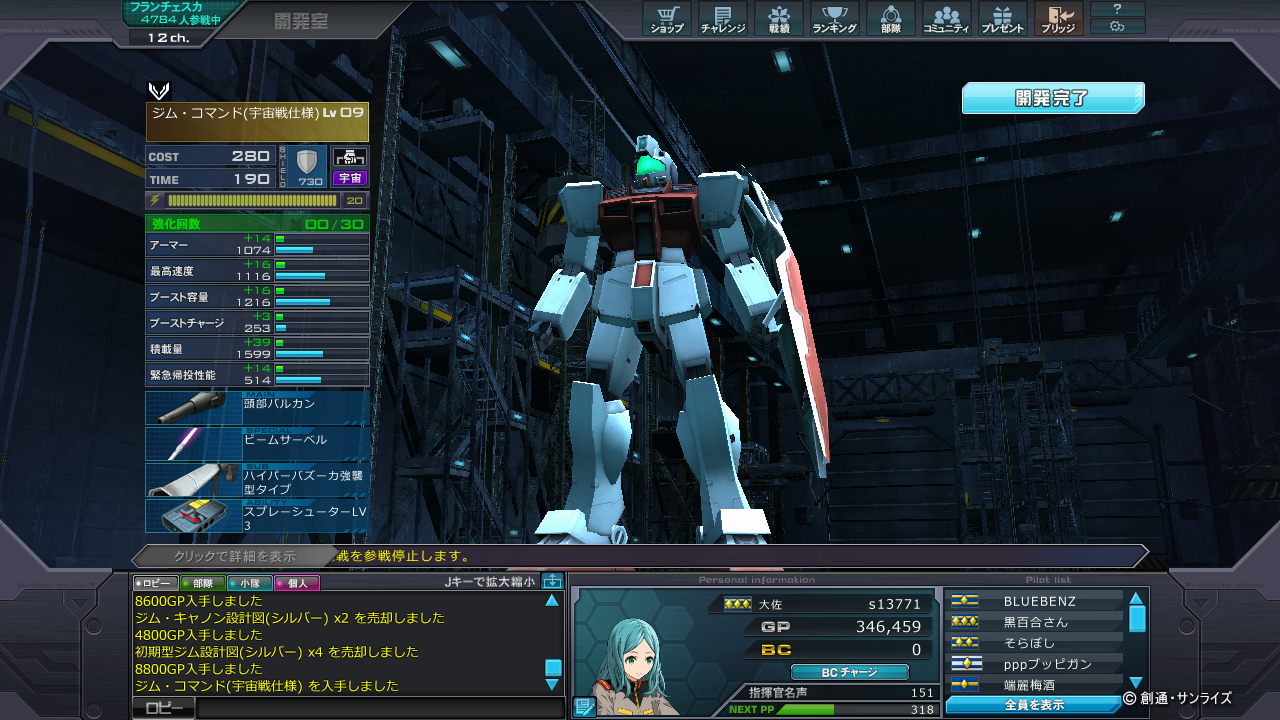The height and width of the screenshot is (720, 1280).
Task: Select the ビームサーベル weapon slot
Action: [257, 443]
